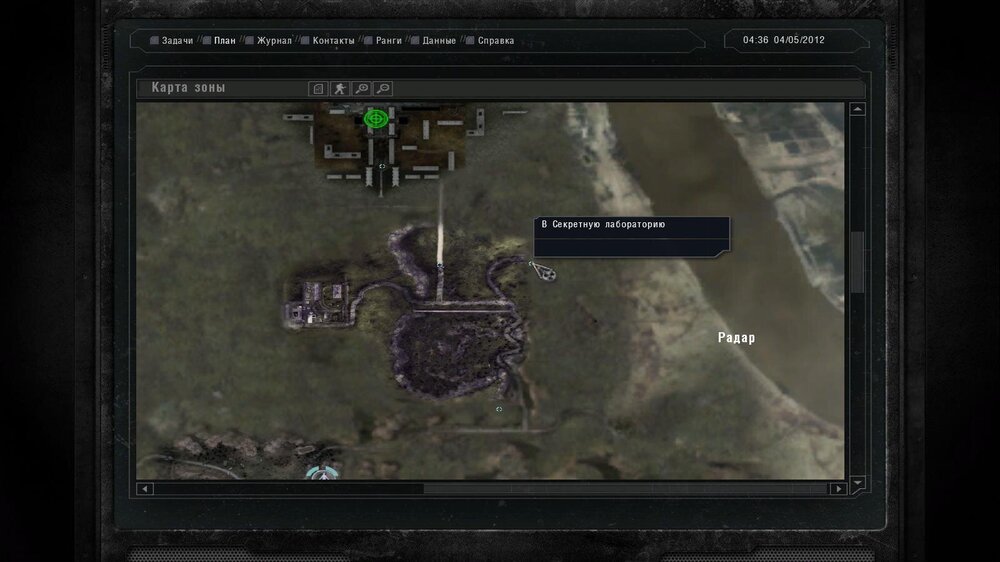Image resolution: width=1000 pixels, height=562 pixels.
Task: Zoom in with the magnifier plus button
Action: point(362,88)
